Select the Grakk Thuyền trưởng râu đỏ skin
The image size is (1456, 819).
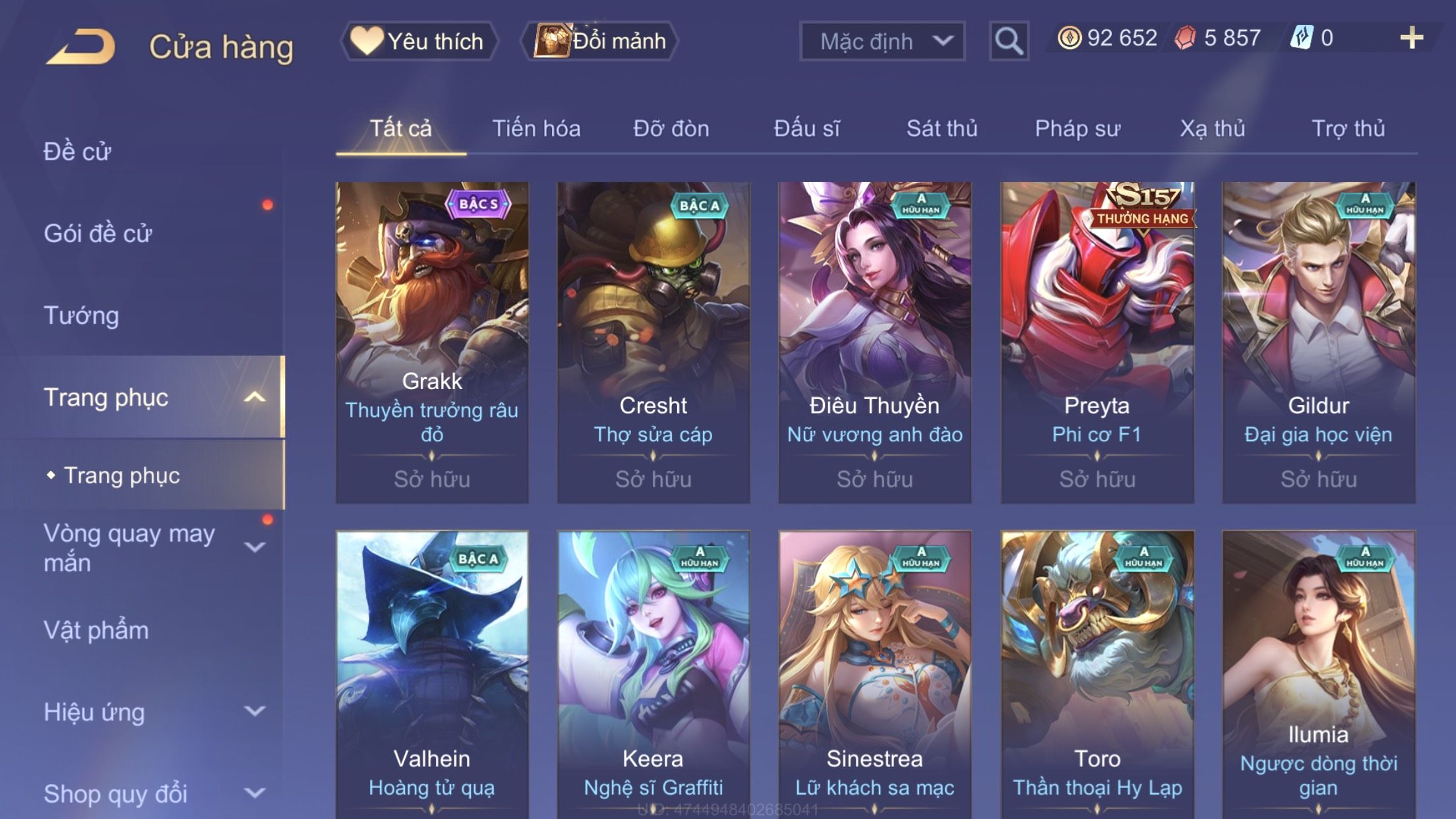pos(432,342)
